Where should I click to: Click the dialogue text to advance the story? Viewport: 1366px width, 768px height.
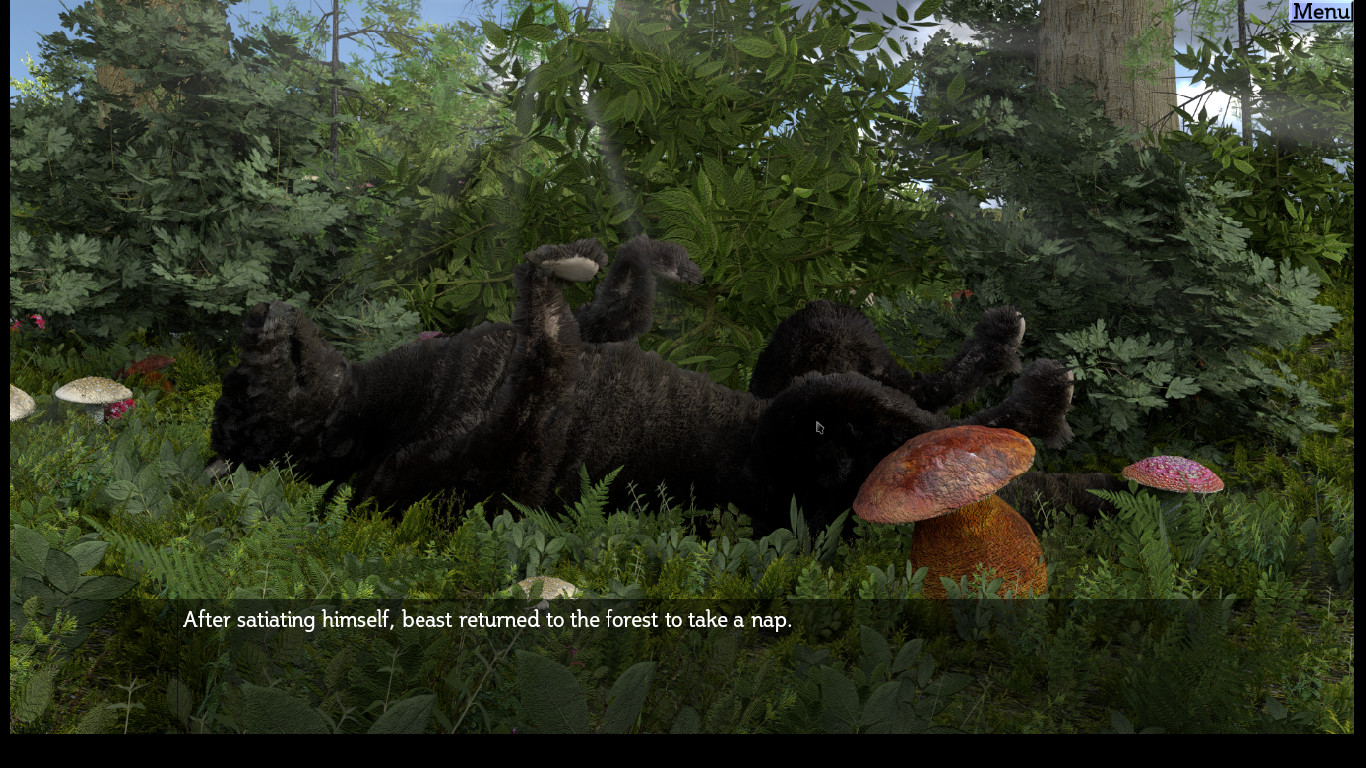(x=486, y=619)
